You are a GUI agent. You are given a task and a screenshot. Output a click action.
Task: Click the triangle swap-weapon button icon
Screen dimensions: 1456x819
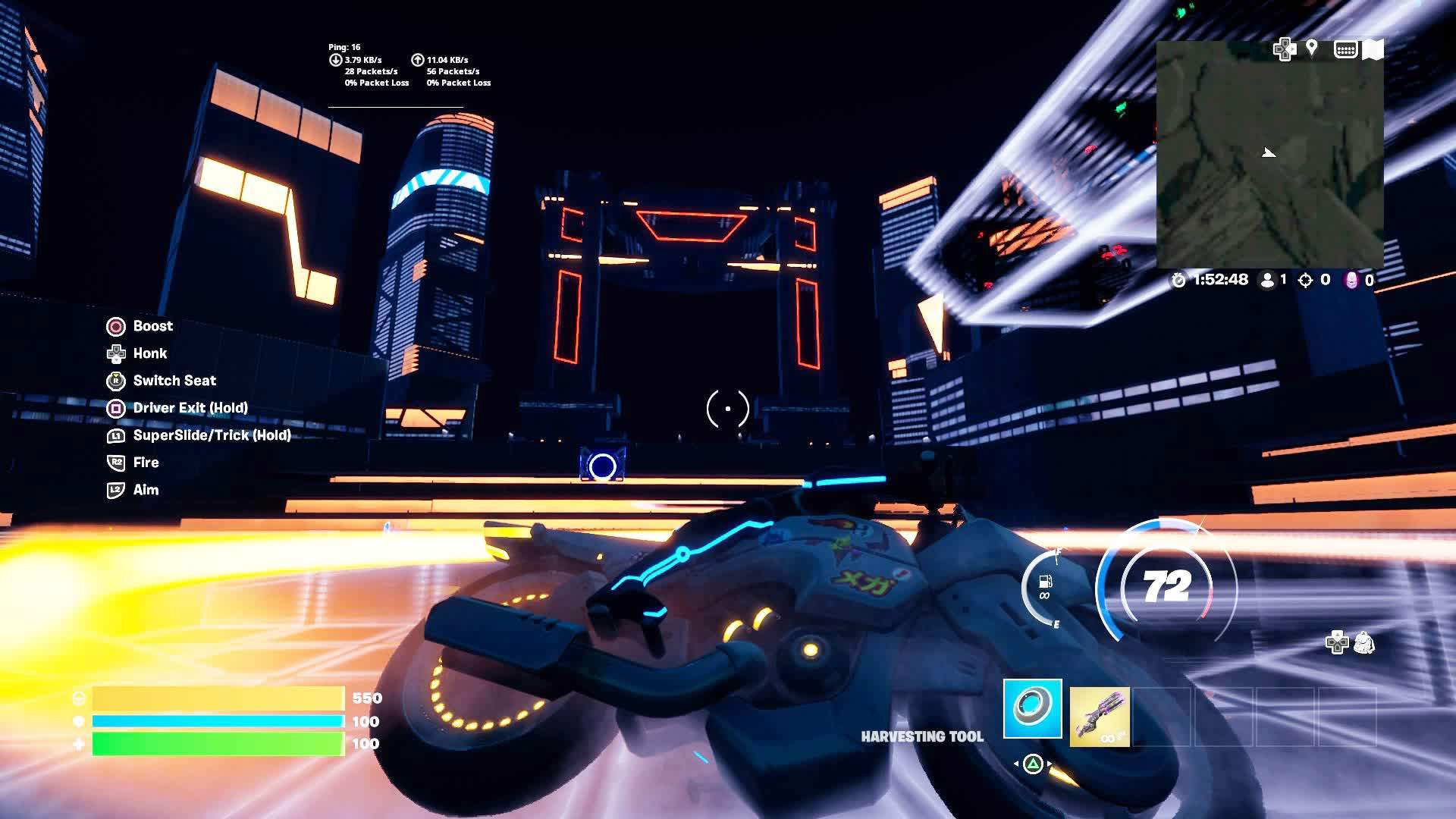point(1033,764)
